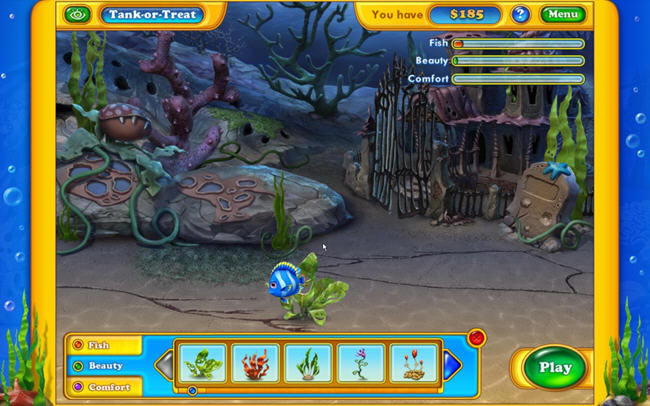The height and width of the screenshot is (406, 650).
Task: Switch to the Beauty shop tab
Action: click(105, 366)
